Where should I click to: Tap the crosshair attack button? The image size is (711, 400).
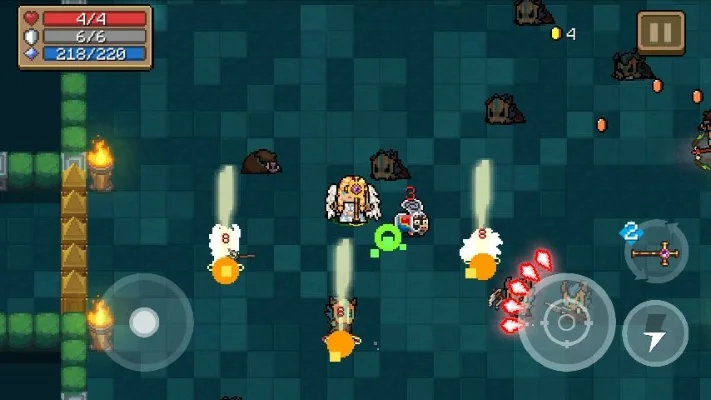(x=566, y=322)
